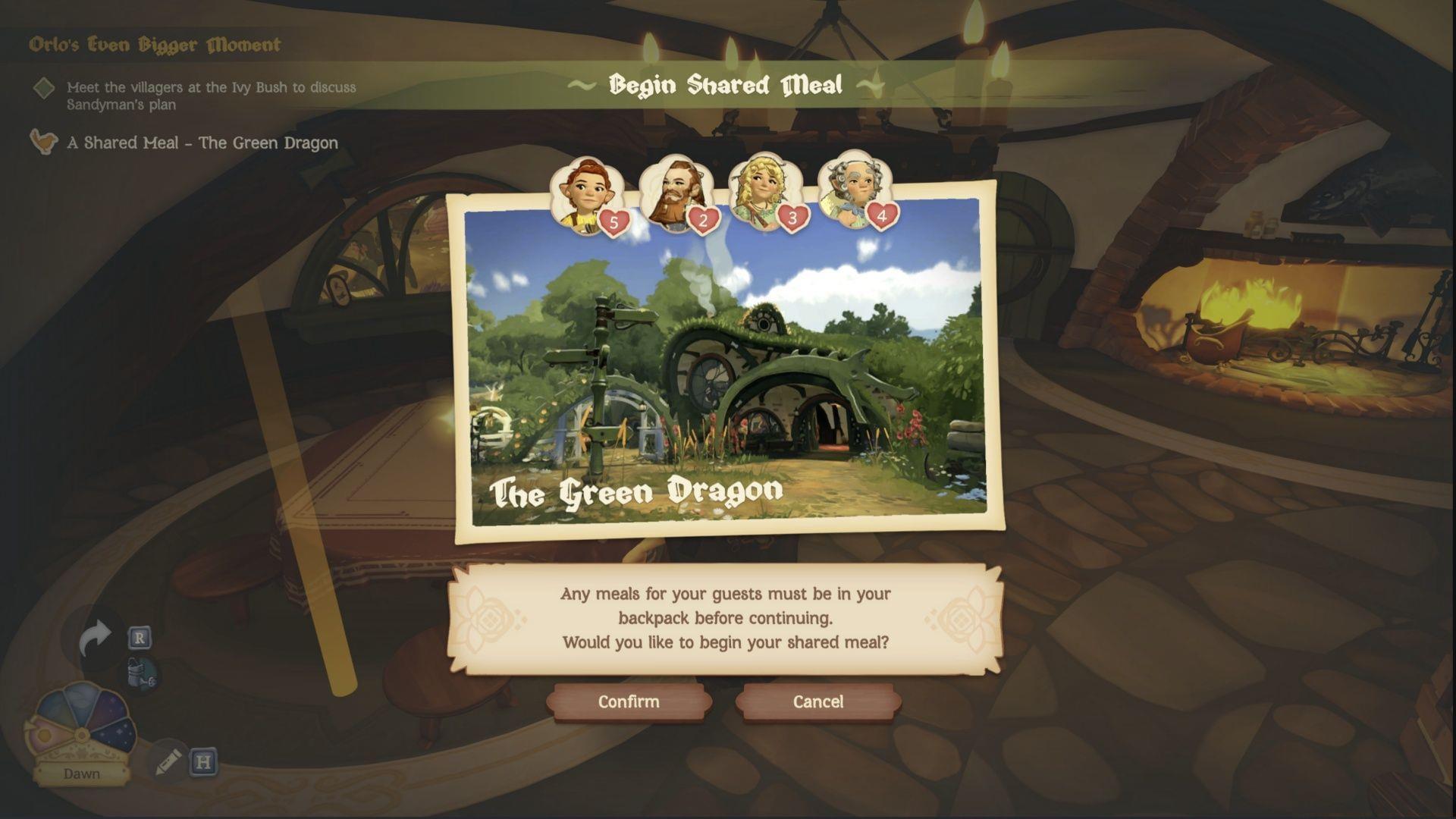The image size is (1456, 819).
Task: Select the A Shared Meal quest entry
Action: [x=203, y=143]
